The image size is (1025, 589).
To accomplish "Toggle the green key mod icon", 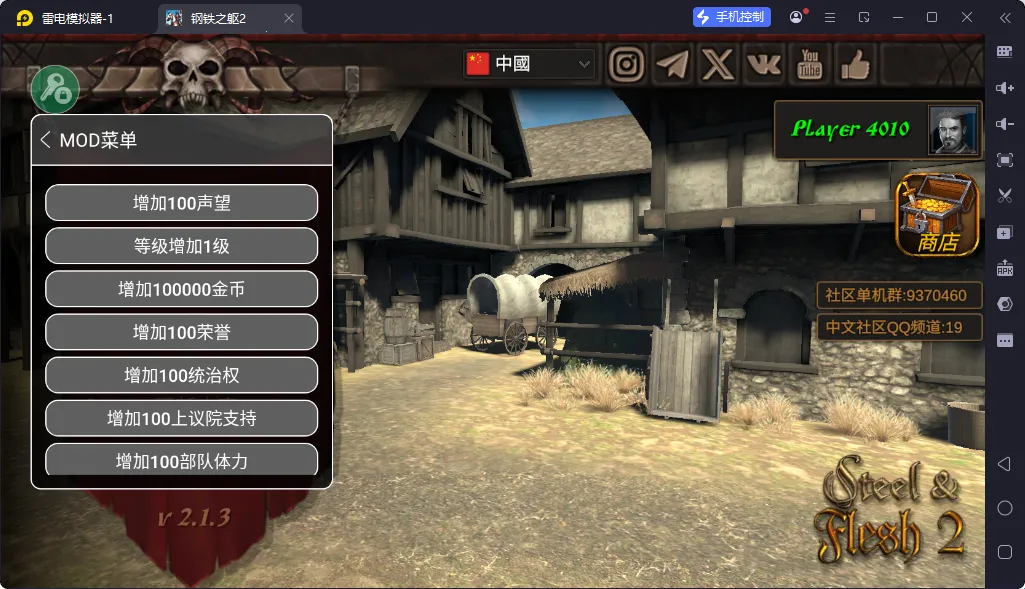I will [55, 90].
